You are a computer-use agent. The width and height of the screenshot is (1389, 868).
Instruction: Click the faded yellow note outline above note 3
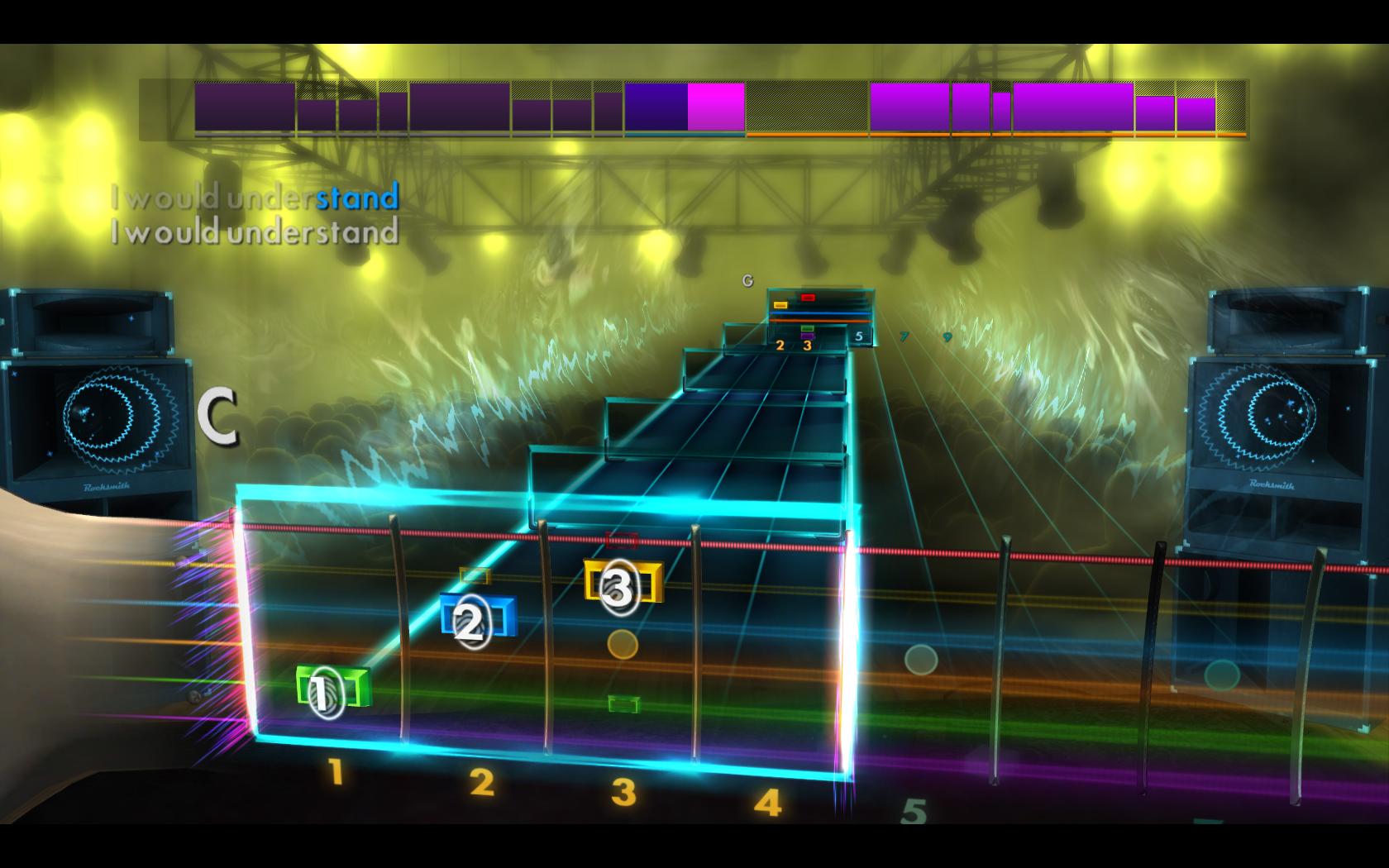point(474,575)
